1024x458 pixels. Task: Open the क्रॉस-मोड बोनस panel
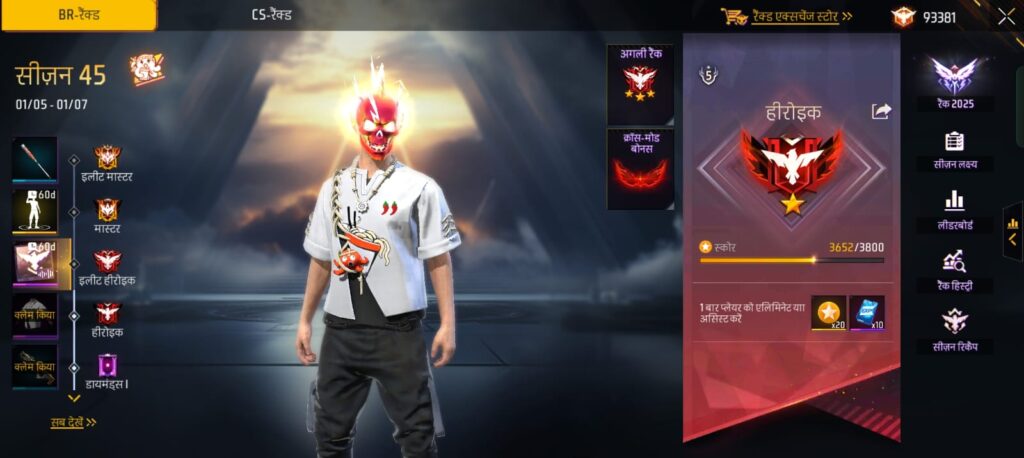(x=640, y=168)
